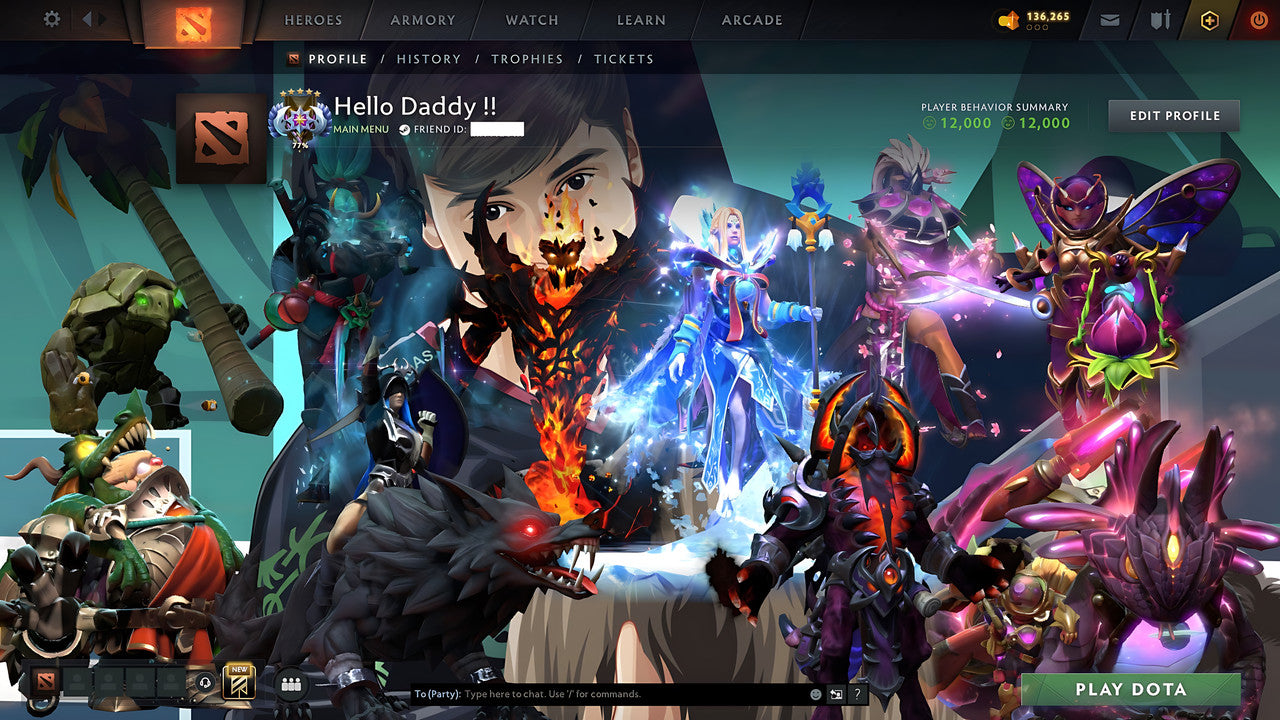This screenshot has width=1280, height=720.
Task: Open the ARCADE menu
Action: coord(751,20)
